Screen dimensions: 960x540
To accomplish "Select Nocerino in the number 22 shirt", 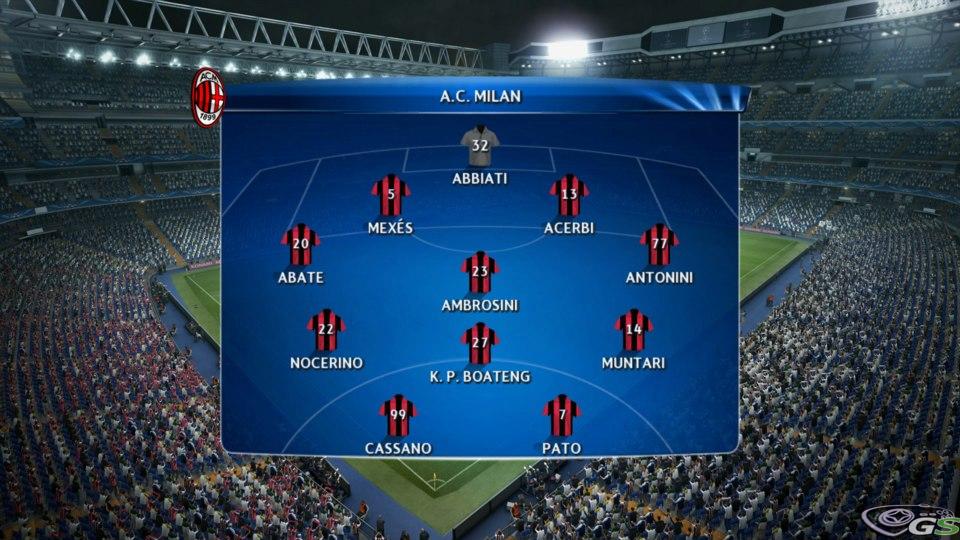I will pyautogui.click(x=326, y=331).
